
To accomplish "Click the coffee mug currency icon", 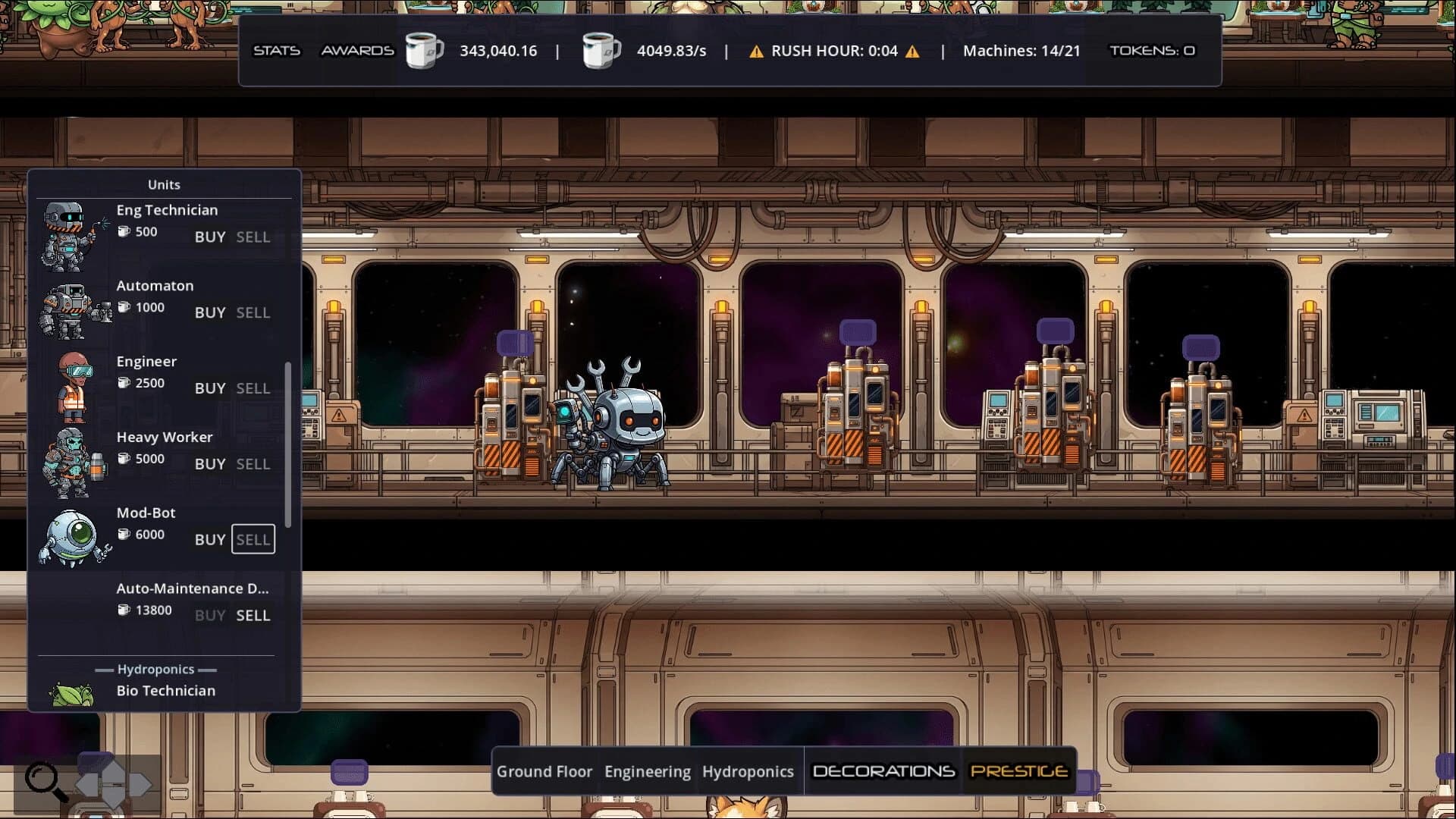I will [423, 51].
